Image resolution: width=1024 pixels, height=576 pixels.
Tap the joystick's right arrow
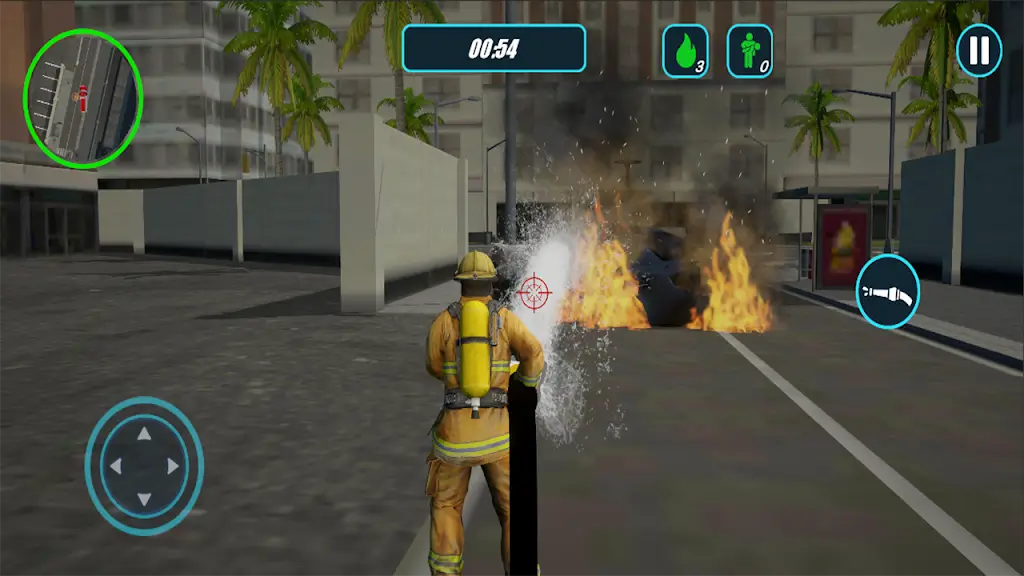coord(174,466)
